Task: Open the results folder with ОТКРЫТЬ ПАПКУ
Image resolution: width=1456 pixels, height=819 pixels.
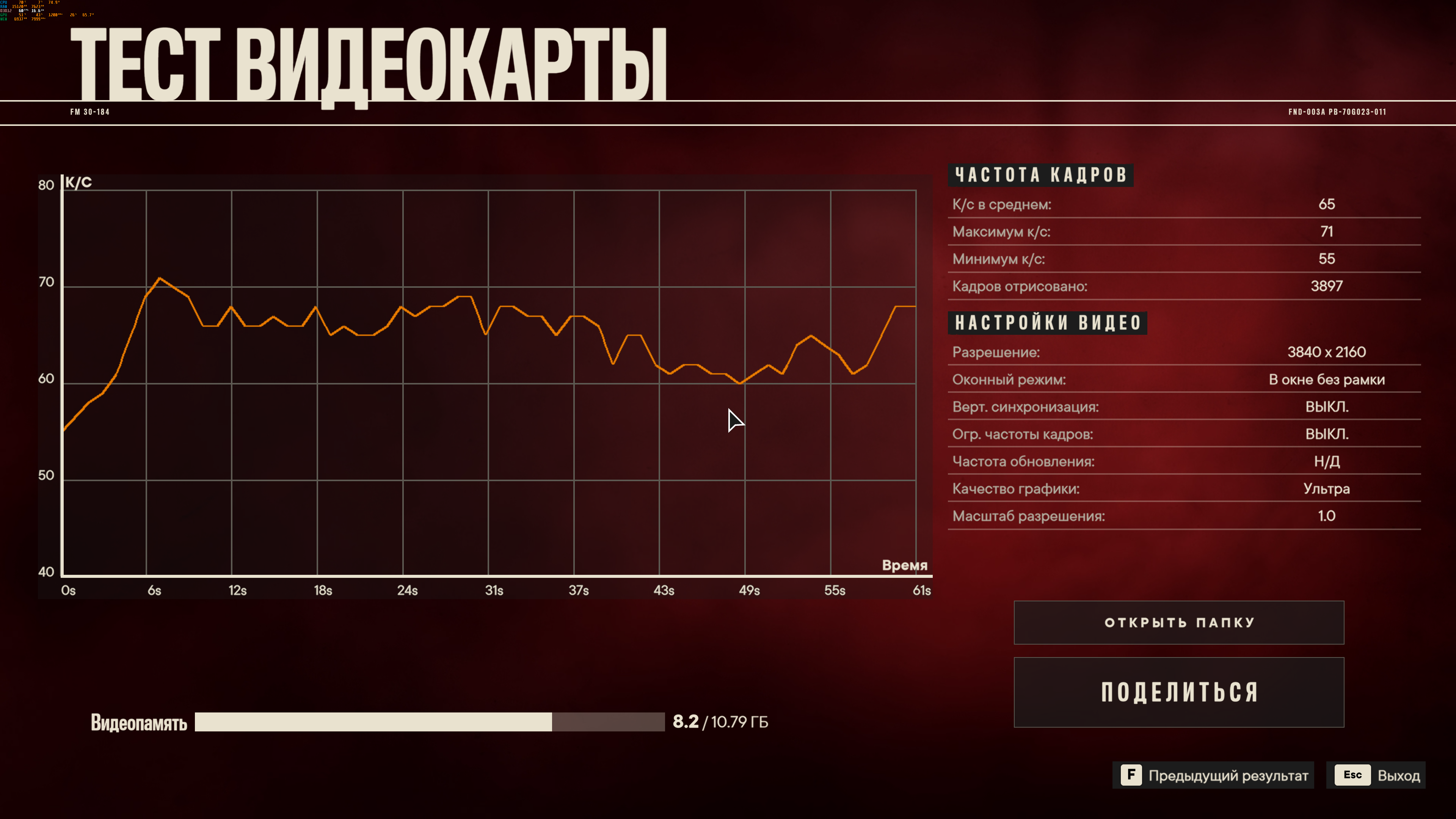Action: [x=1178, y=622]
